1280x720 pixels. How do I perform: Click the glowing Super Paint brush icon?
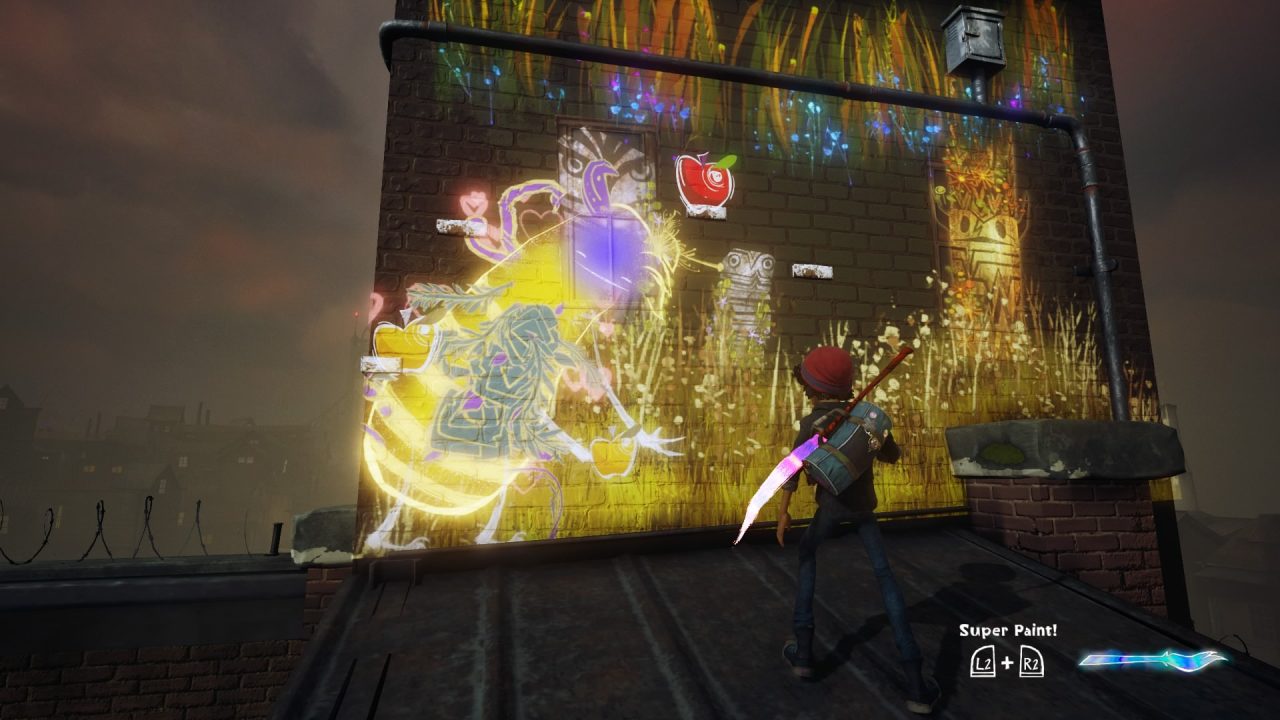pyautogui.click(x=1152, y=660)
